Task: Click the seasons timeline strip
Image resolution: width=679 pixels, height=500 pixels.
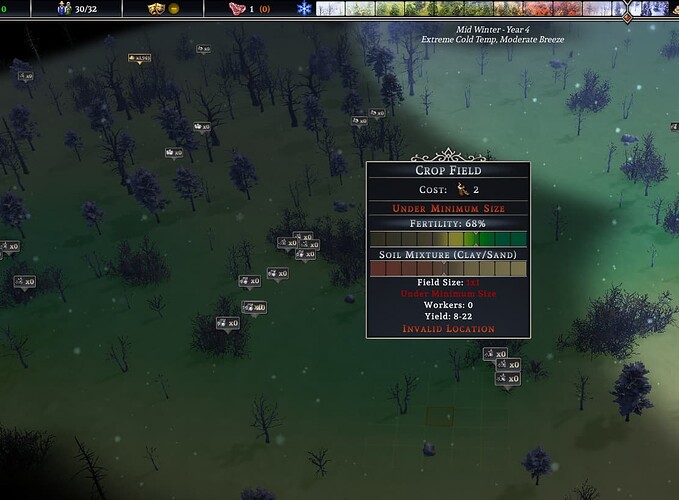Action: [470, 9]
